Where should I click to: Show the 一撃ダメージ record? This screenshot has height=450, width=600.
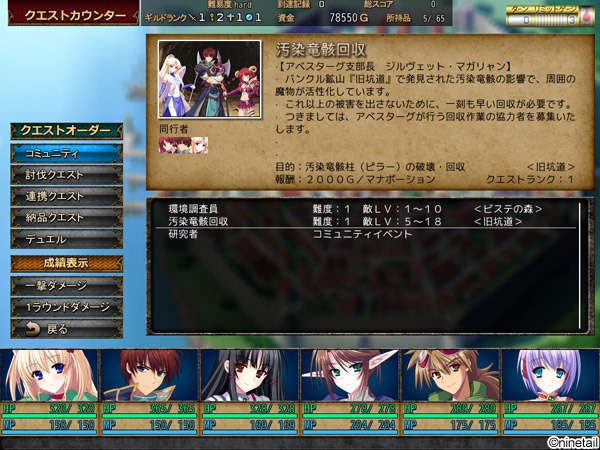pos(67,286)
